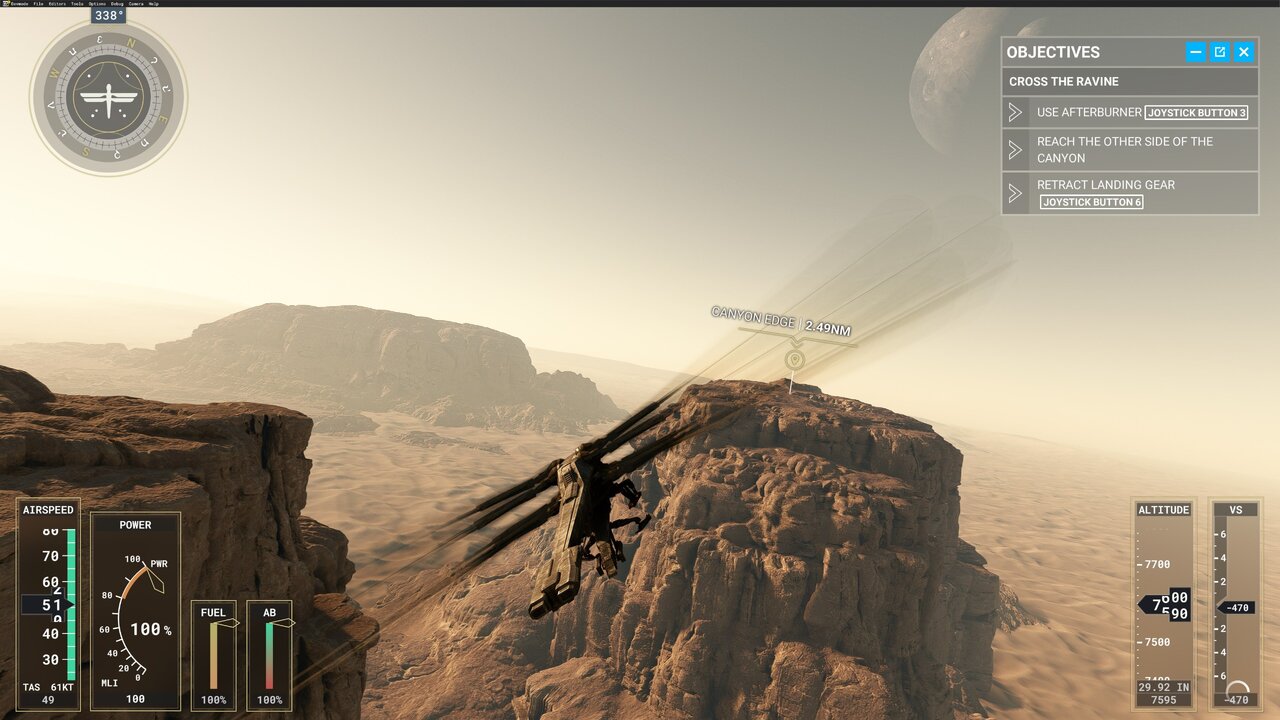This screenshot has width=1280, height=720.
Task: Expand the Reach The Other Side objective
Action: [x=1015, y=149]
